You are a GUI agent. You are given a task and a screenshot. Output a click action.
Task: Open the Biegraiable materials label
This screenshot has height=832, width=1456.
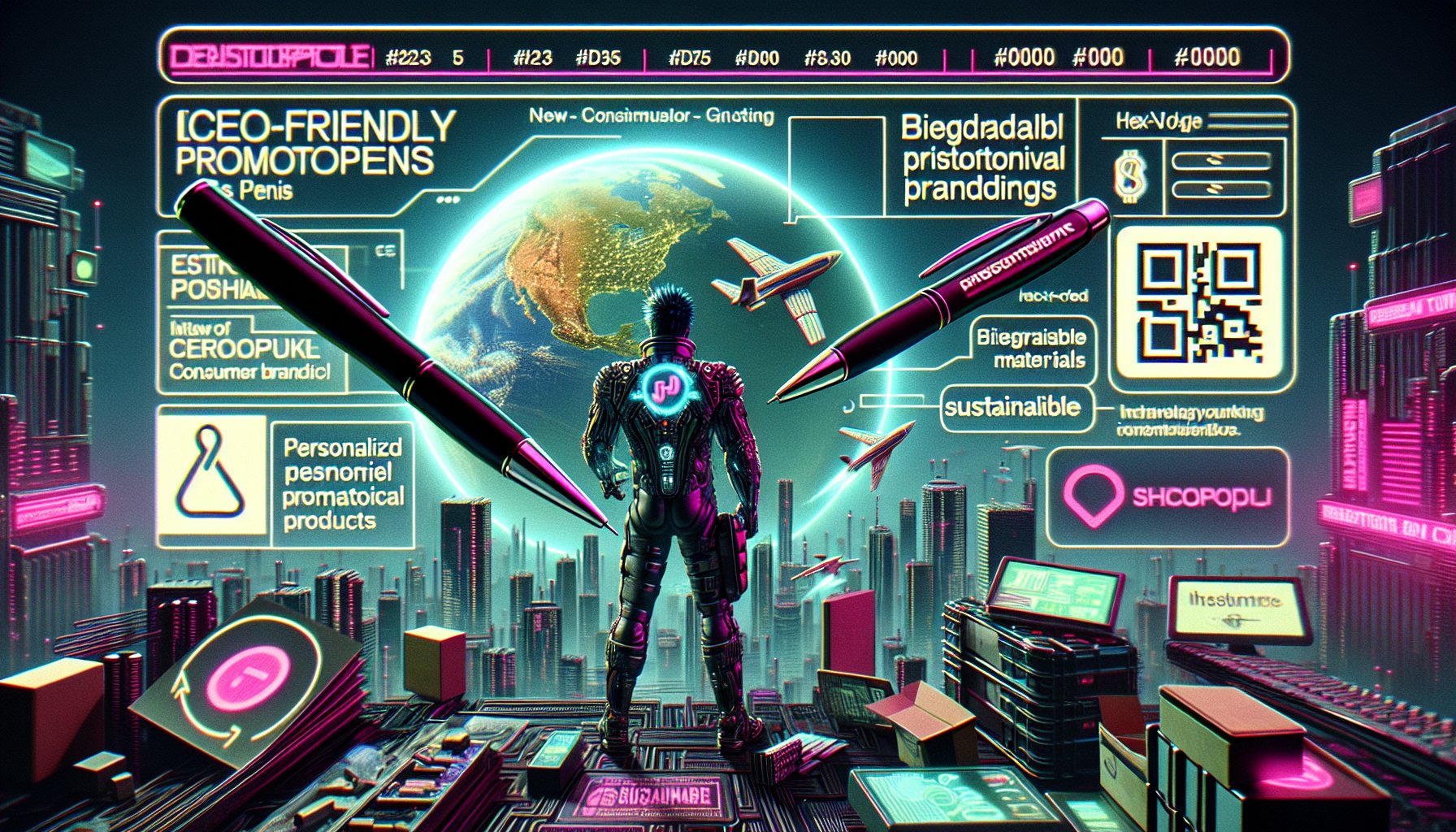pos(1032,348)
